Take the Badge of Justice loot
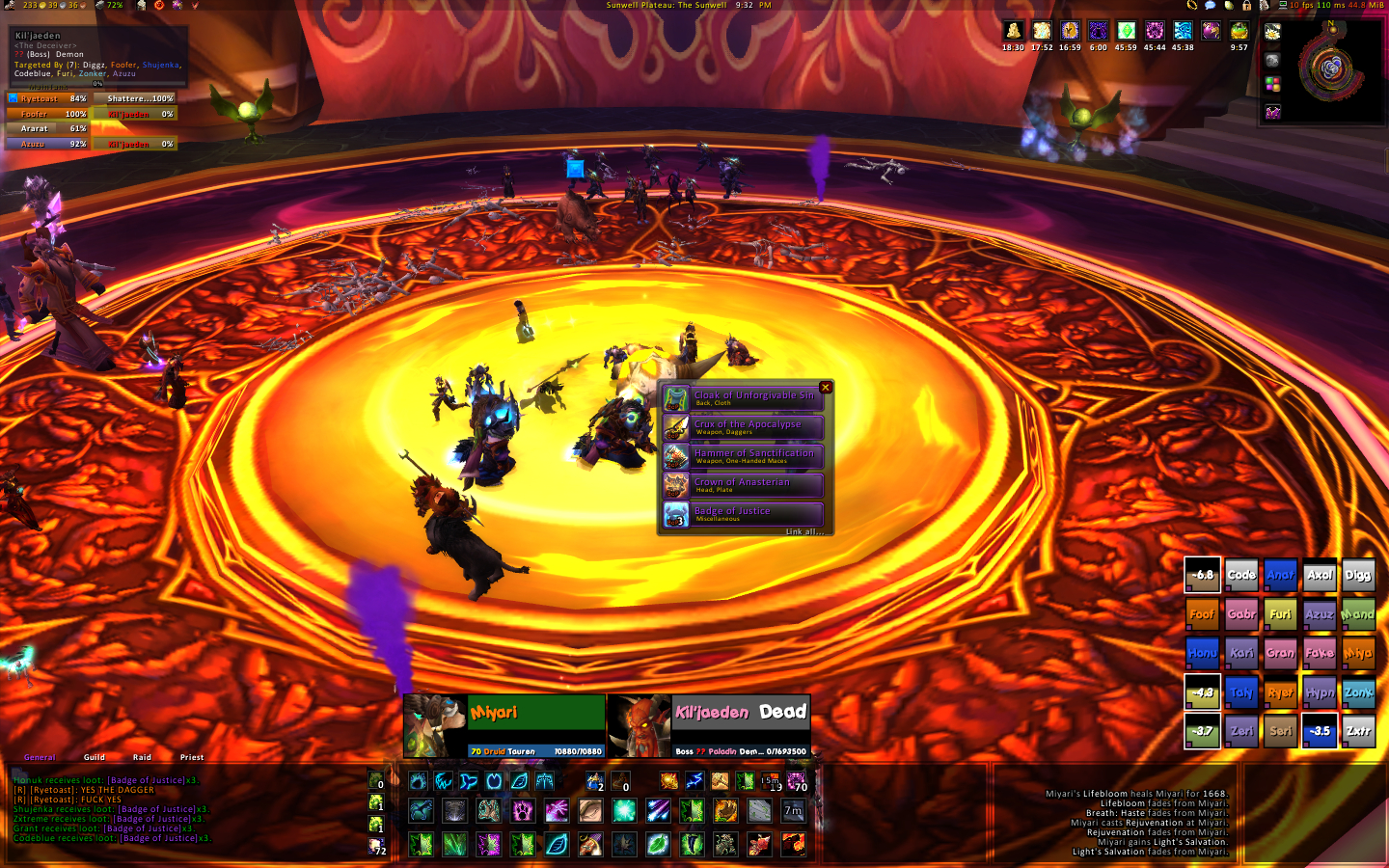This screenshot has width=1389, height=868. click(x=743, y=514)
